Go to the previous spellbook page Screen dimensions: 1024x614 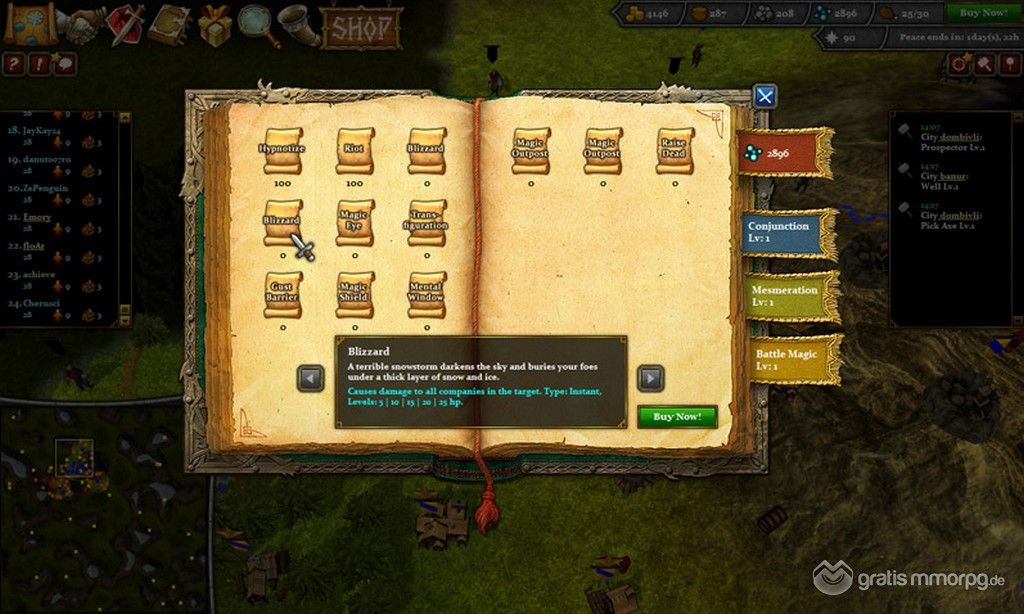tap(311, 378)
